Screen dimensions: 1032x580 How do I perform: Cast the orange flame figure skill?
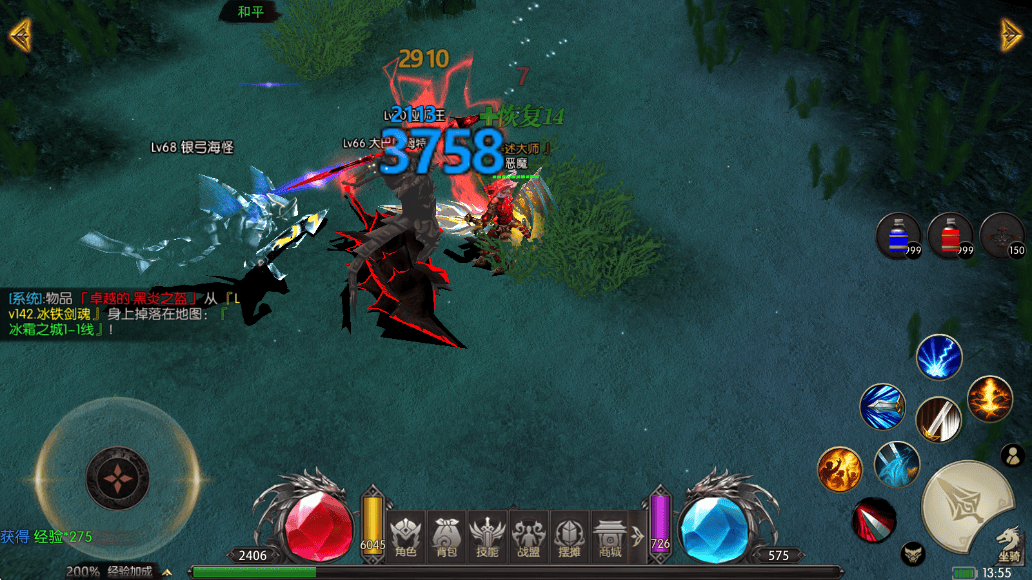839,469
